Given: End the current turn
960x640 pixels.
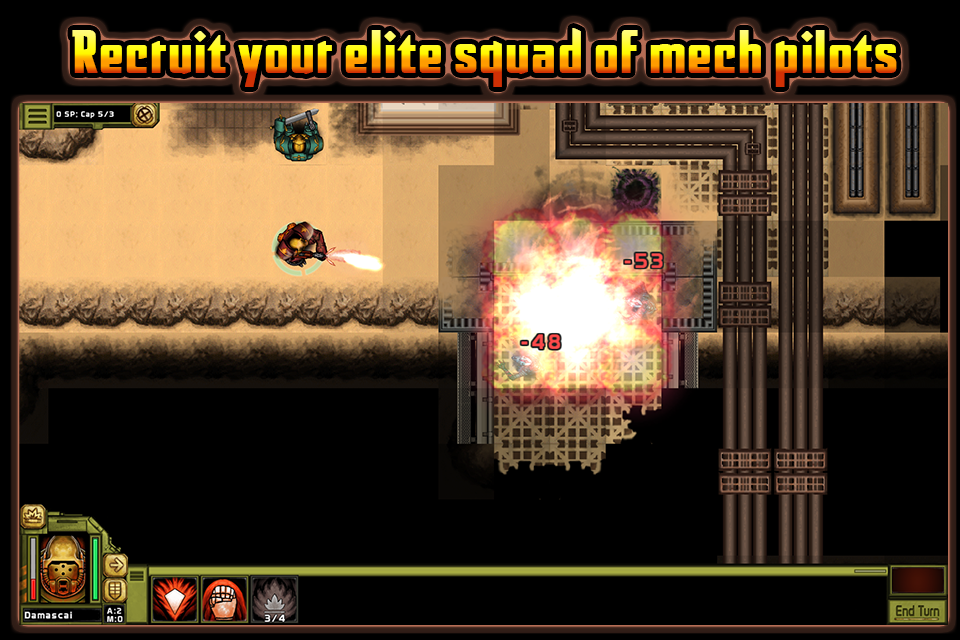Looking at the screenshot, I should (917, 611).
